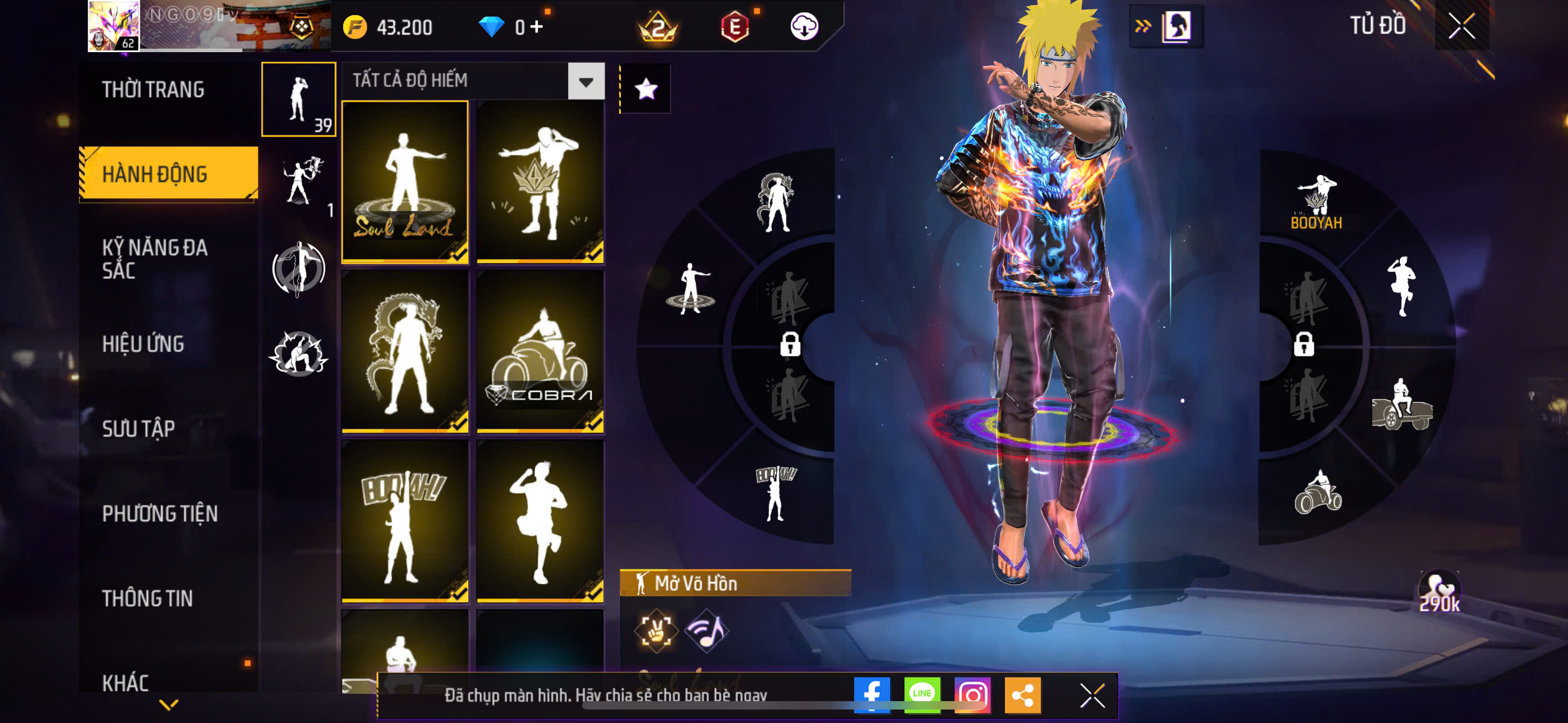
Task: Toggle the star favorites filter
Action: (x=645, y=90)
